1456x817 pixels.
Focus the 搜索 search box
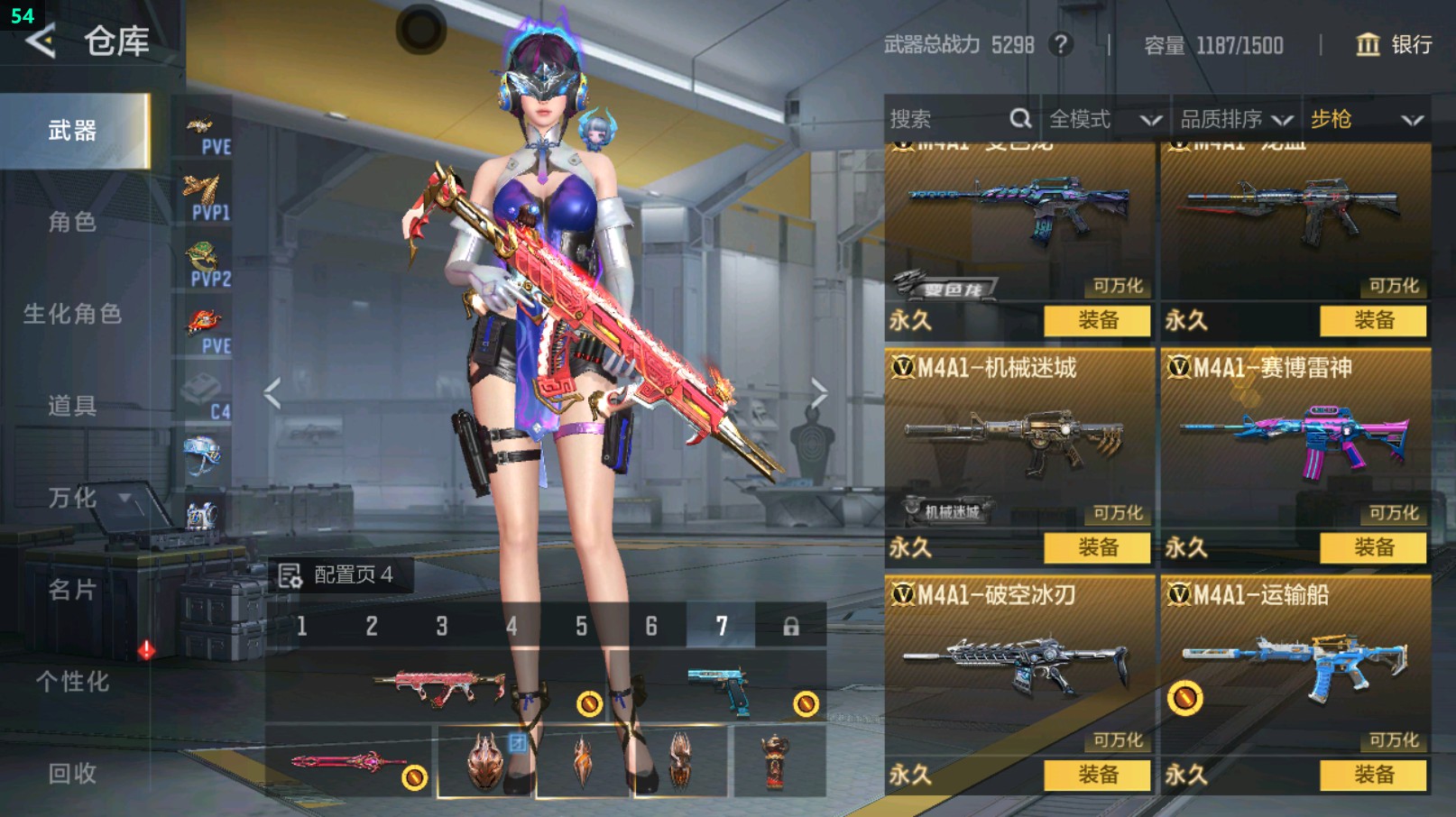(x=947, y=119)
